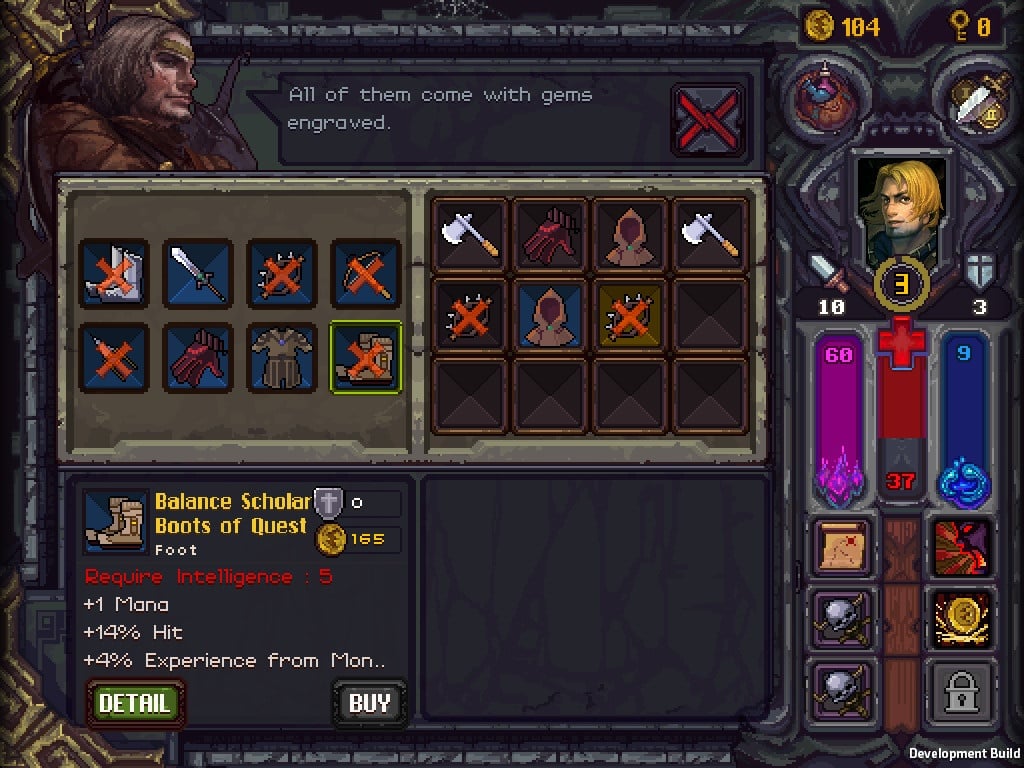
Task: Open the potion bag icon
Action: coord(825,95)
